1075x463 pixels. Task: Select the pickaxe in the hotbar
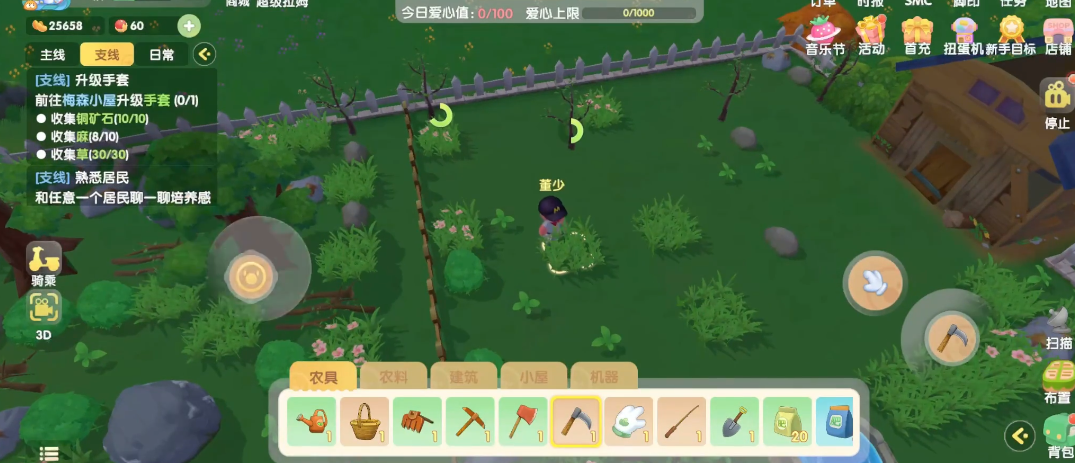click(468, 421)
